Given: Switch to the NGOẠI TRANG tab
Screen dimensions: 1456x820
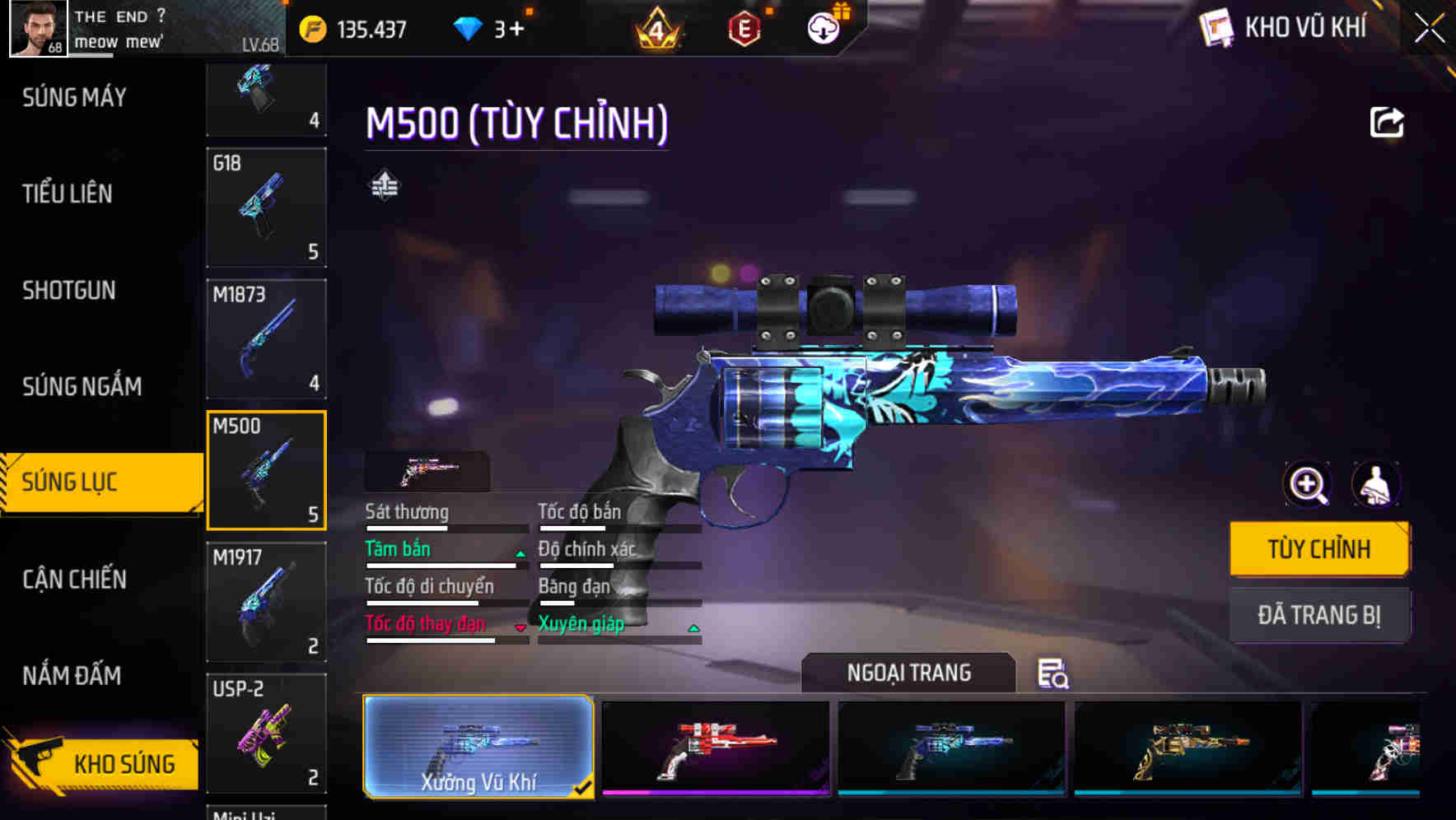Looking at the screenshot, I should point(908,673).
